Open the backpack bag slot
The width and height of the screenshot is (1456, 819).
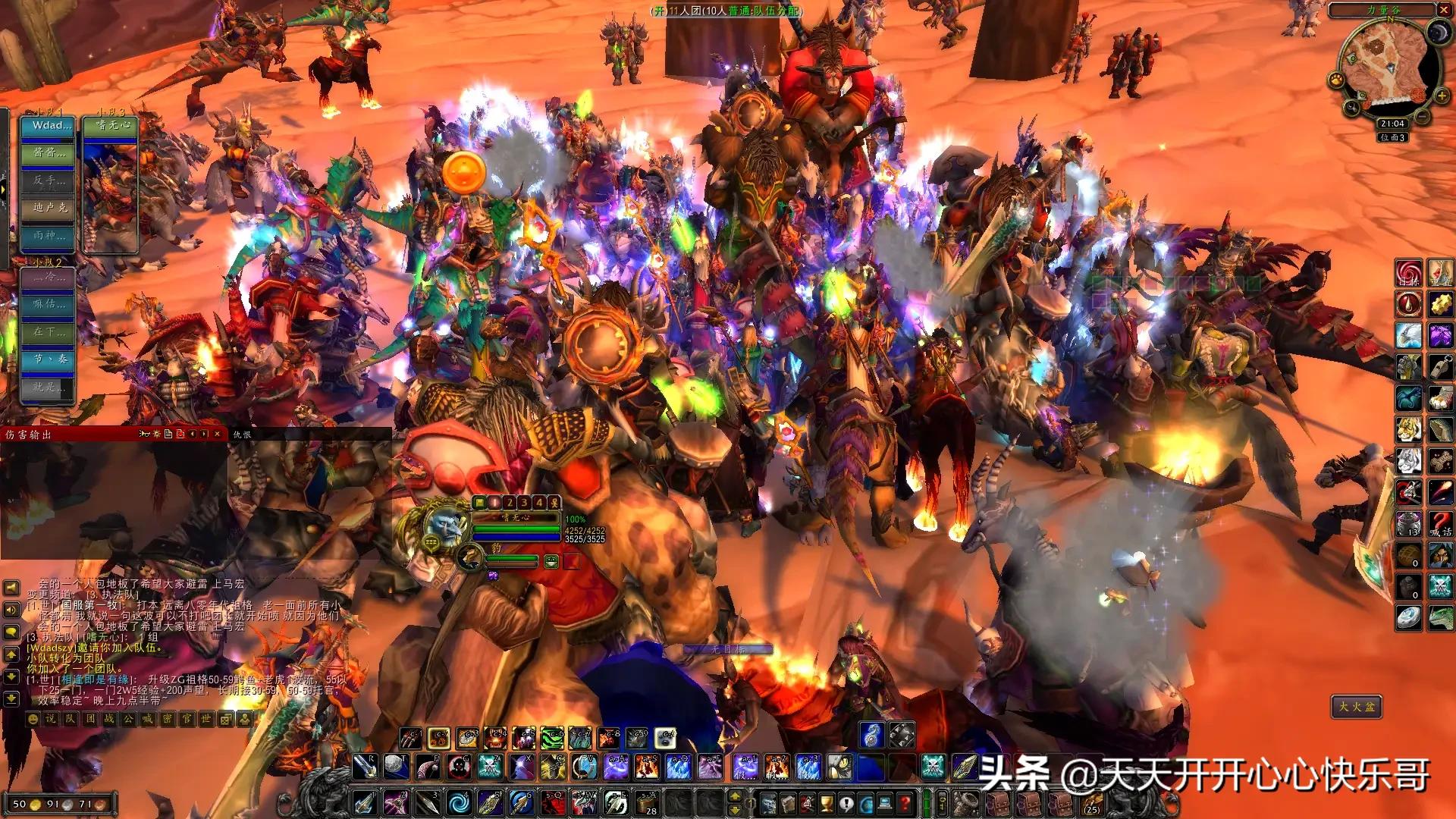pyautogui.click(x=1092, y=802)
